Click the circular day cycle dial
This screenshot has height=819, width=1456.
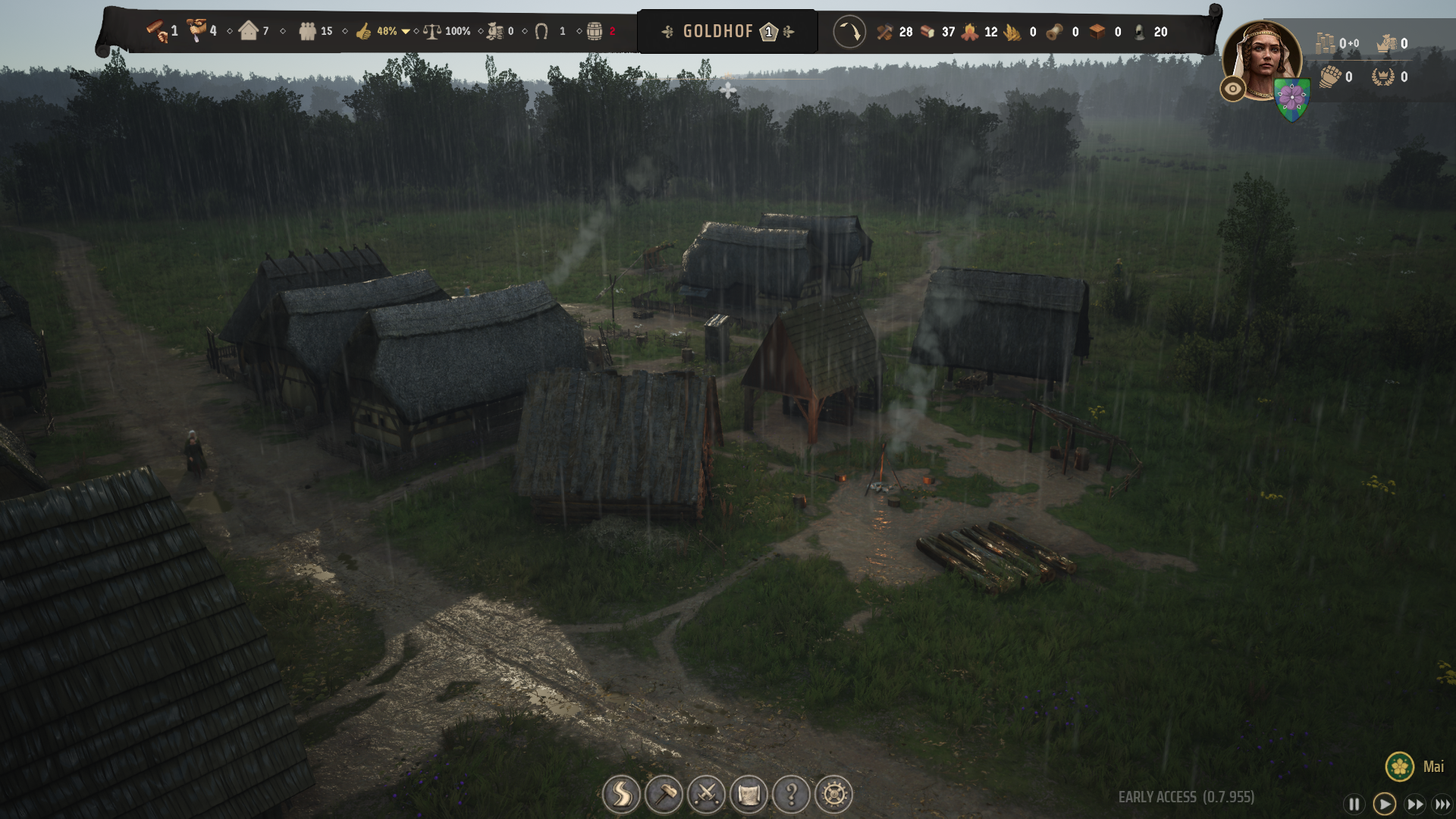(849, 32)
